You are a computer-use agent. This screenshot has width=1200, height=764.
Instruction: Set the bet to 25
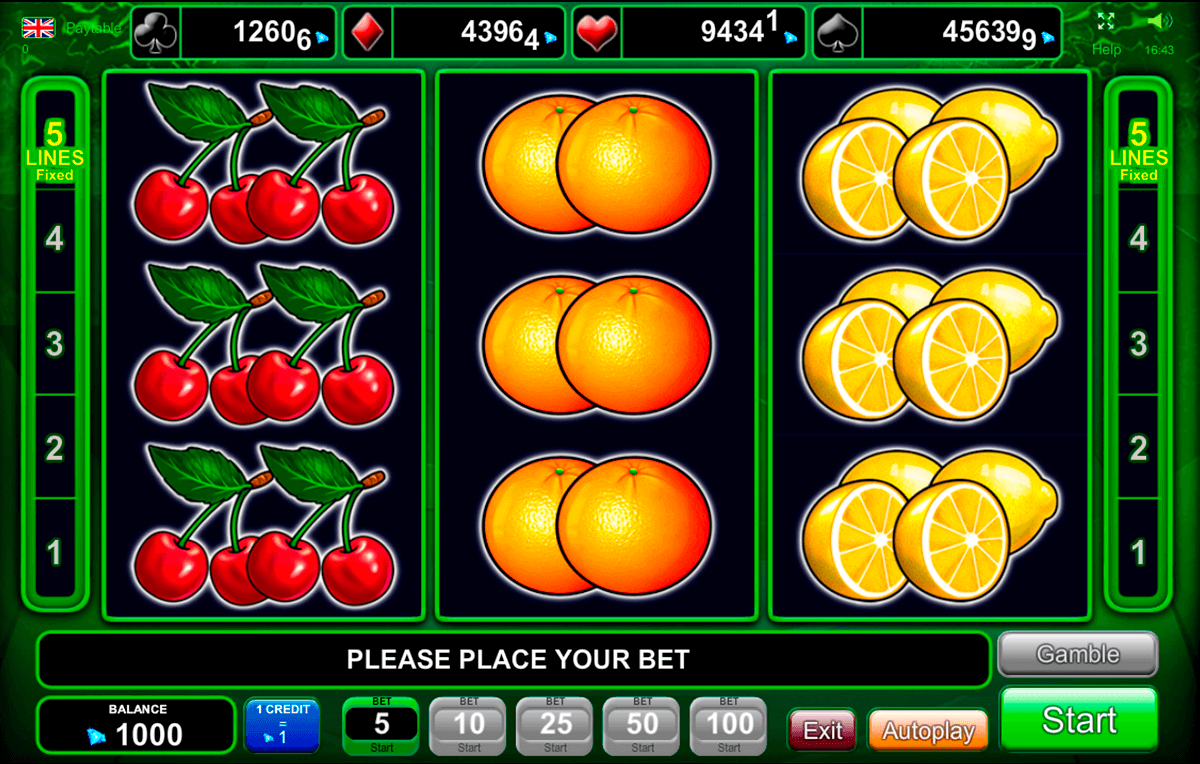556,725
